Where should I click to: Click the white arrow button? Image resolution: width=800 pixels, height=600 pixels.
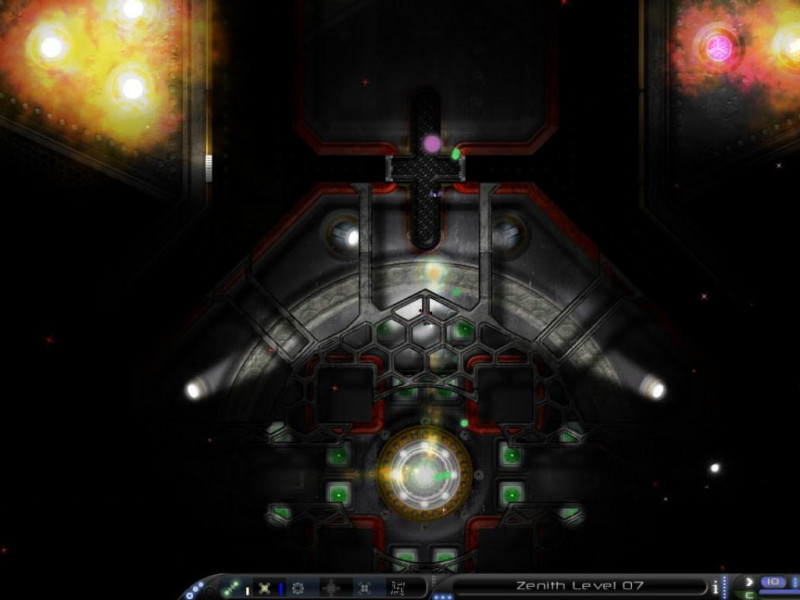(x=750, y=581)
